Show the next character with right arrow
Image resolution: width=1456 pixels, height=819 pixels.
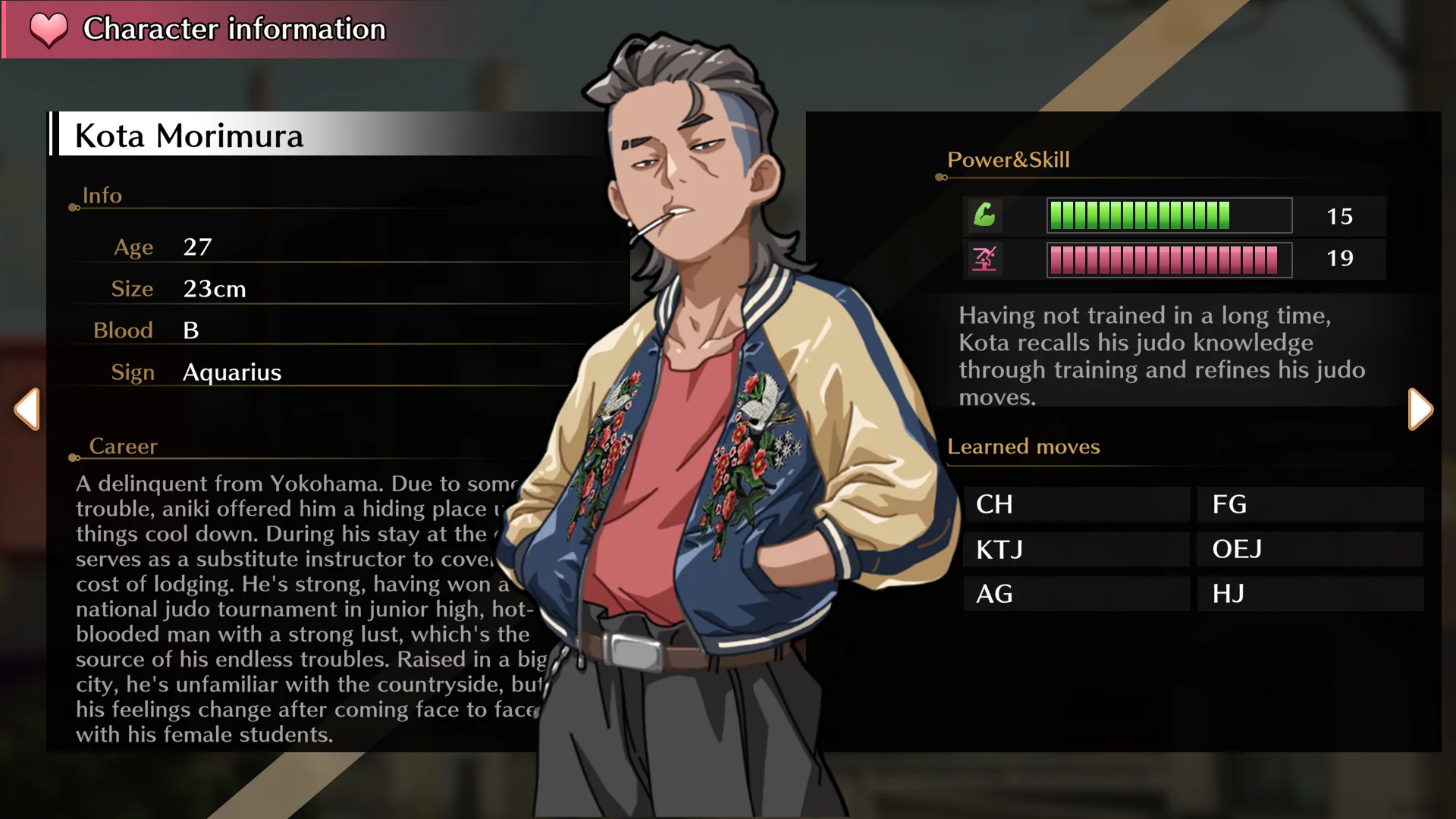[1420, 409]
